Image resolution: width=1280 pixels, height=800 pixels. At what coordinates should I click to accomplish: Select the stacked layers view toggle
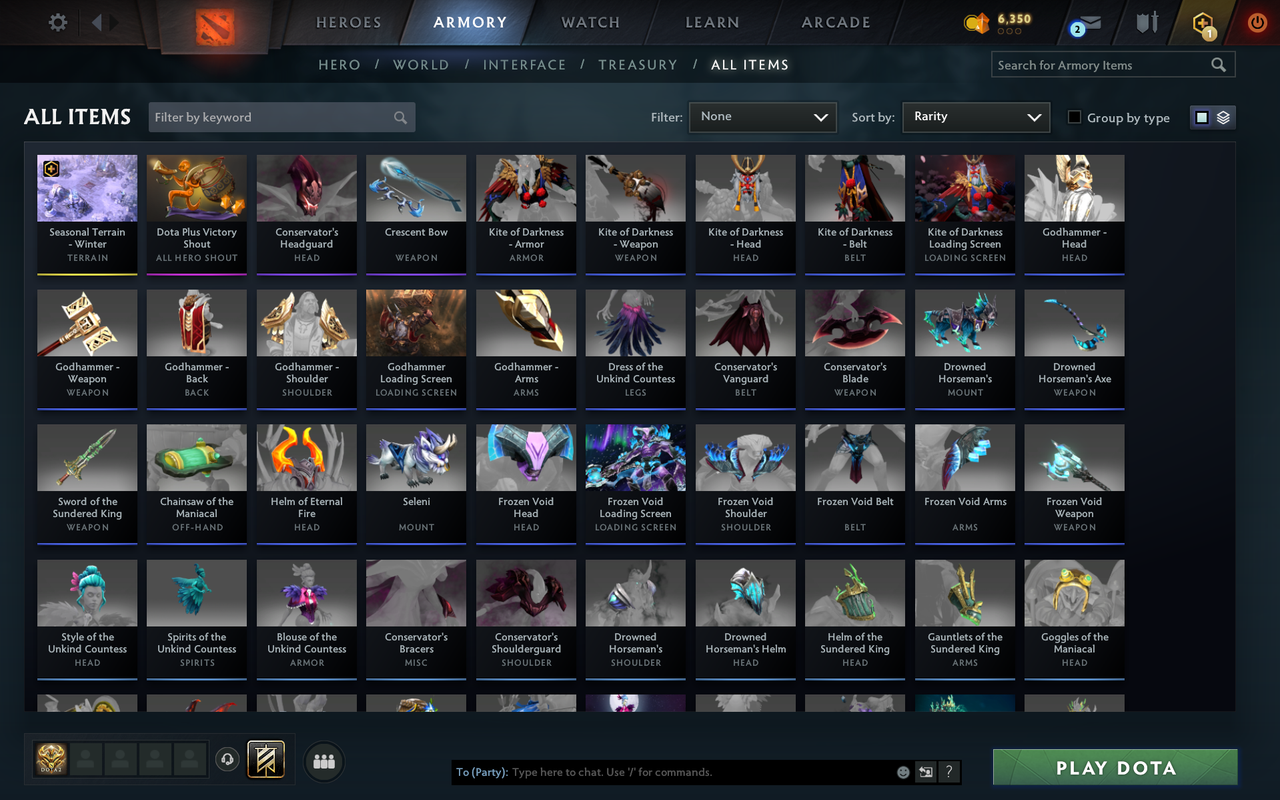point(1222,116)
